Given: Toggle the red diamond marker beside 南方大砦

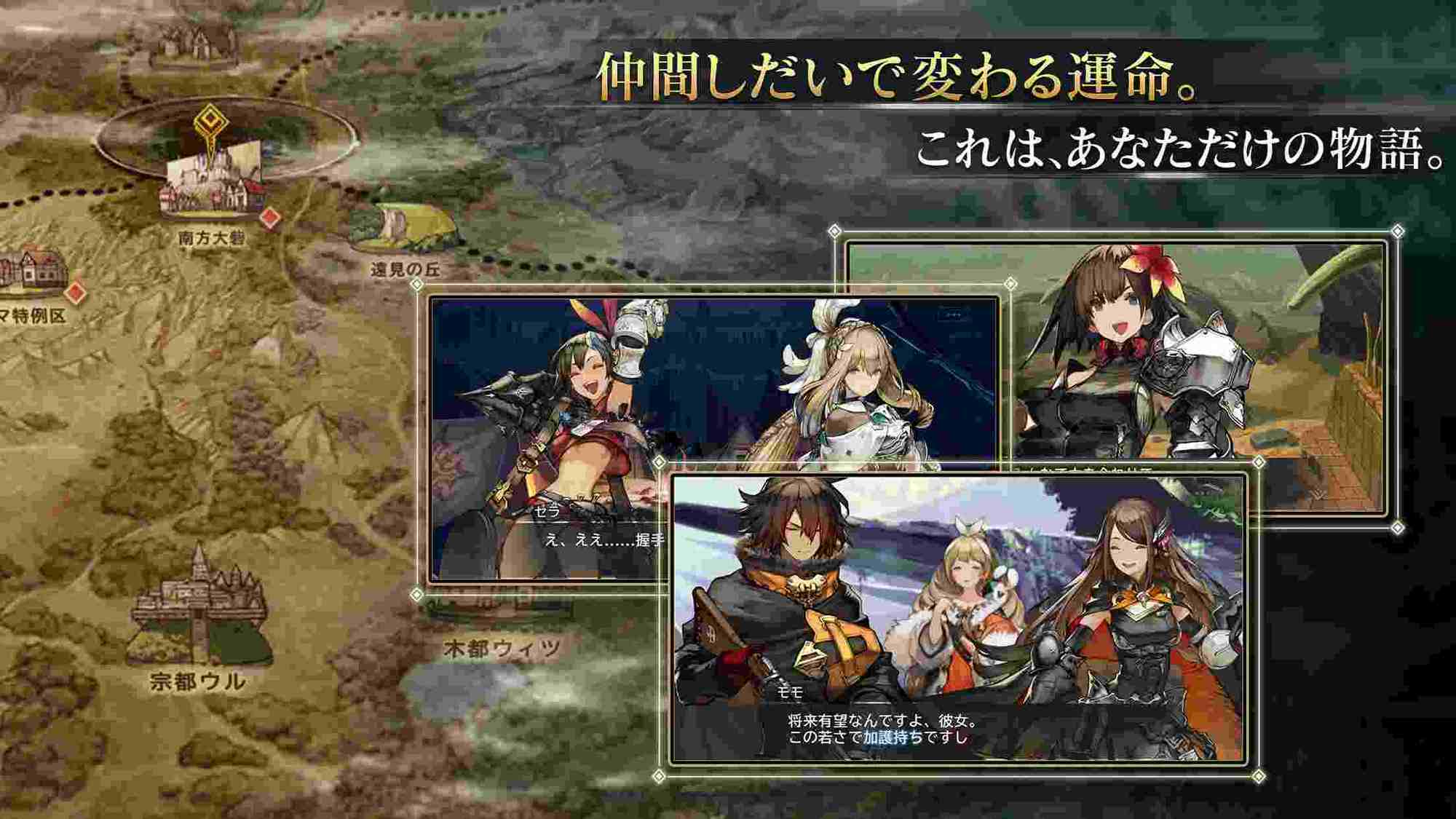Looking at the screenshot, I should [x=269, y=218].
